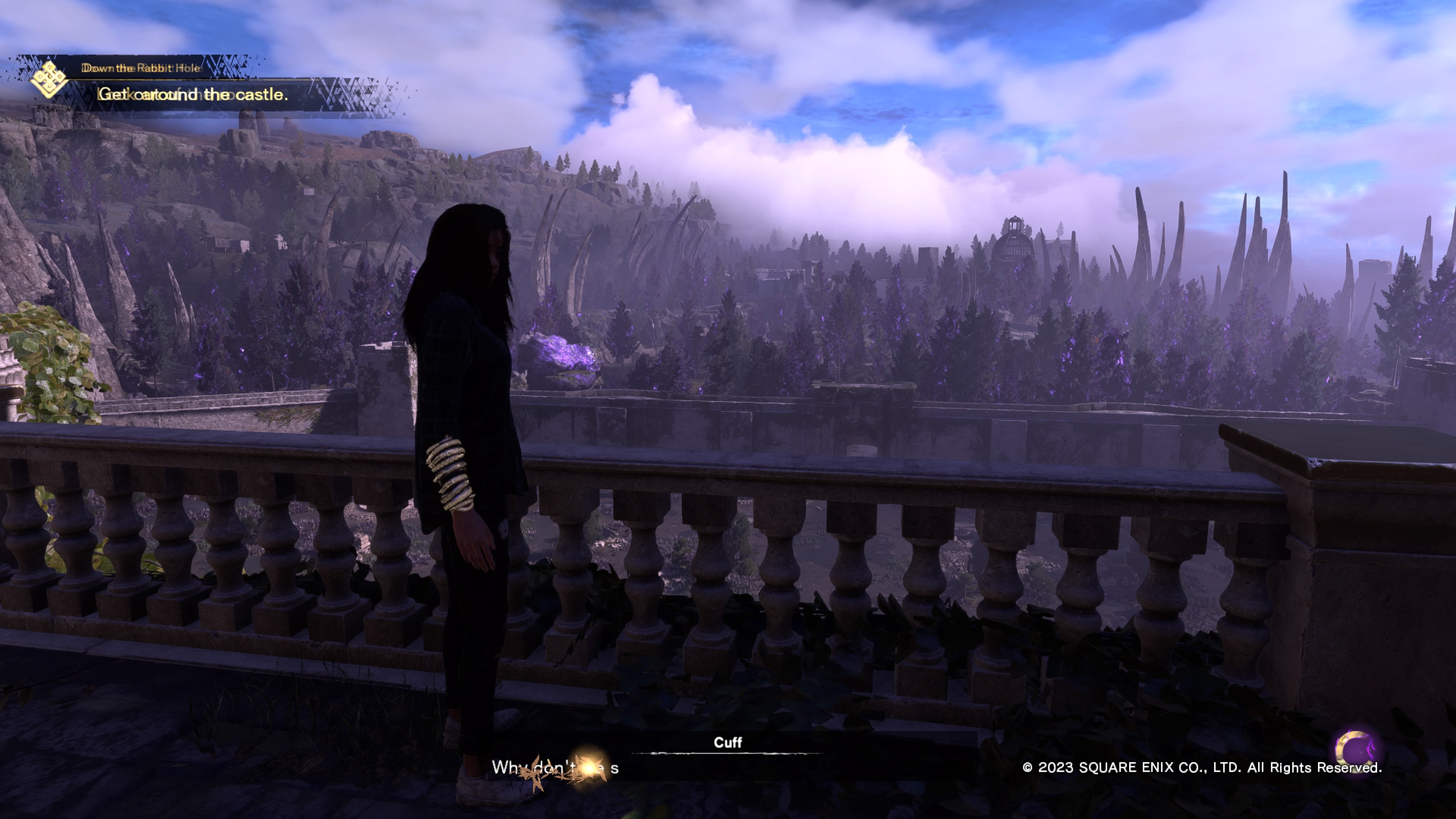The image size is (1456, 819).
Task: Click the golden quest emblem icon
Action: [x=49, y=80]
